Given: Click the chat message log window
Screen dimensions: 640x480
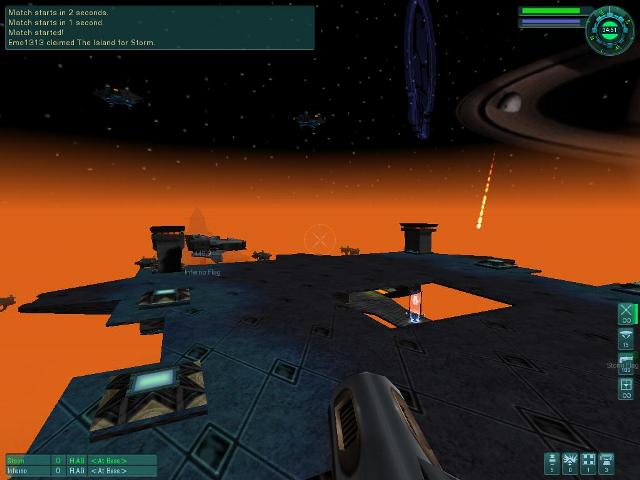Looking at the screenshot, I should click(159, 27).
